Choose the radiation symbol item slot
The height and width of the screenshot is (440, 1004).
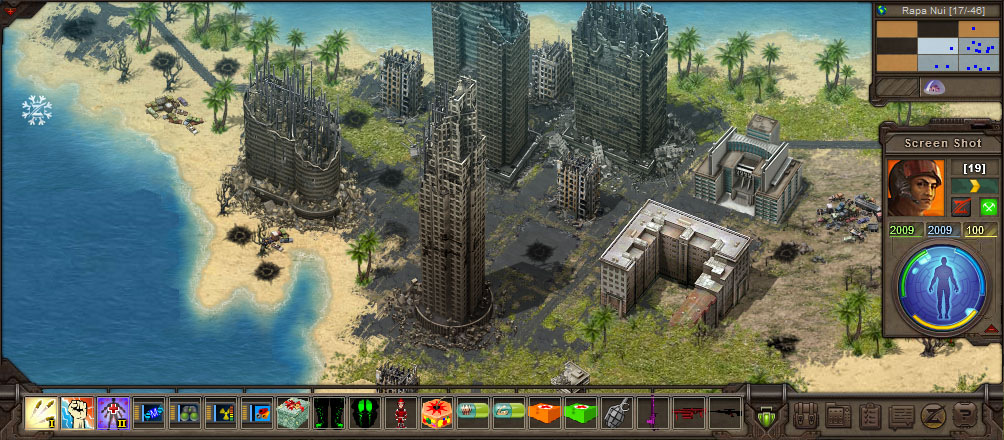(220, 412)
